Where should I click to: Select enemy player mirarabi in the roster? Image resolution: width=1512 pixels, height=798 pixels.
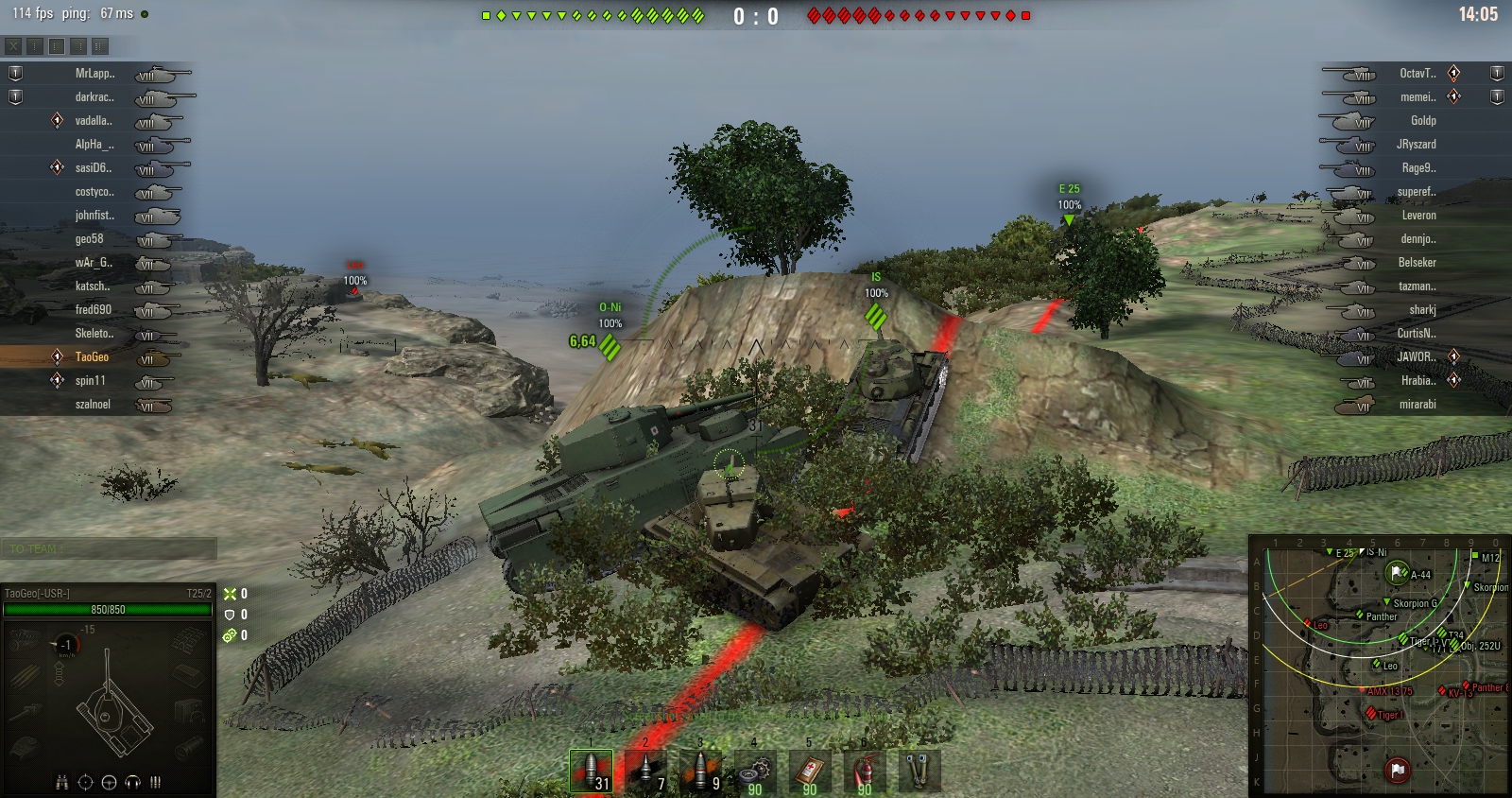point(1417,405)
